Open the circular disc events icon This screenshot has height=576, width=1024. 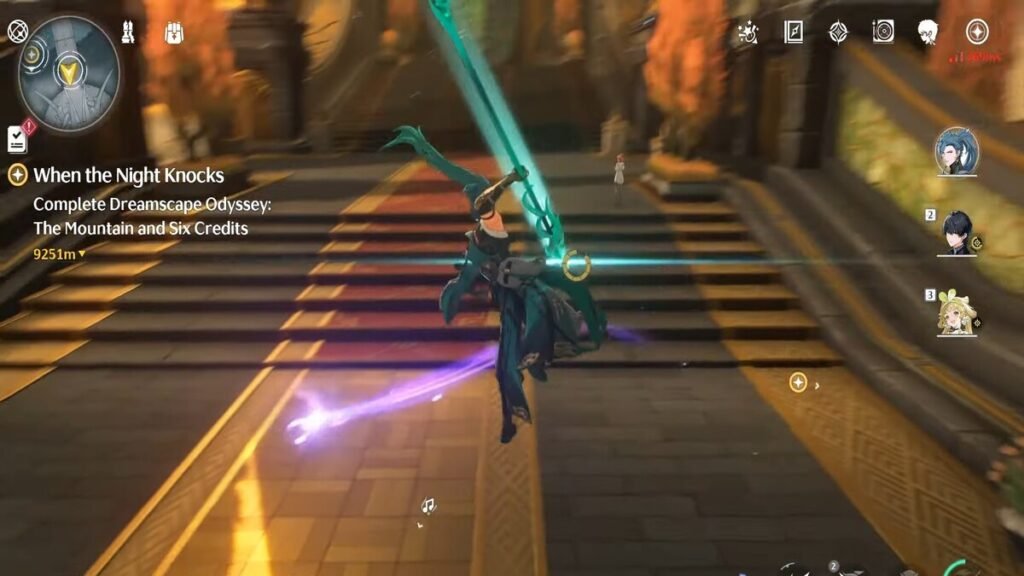(x=883, y=32)
